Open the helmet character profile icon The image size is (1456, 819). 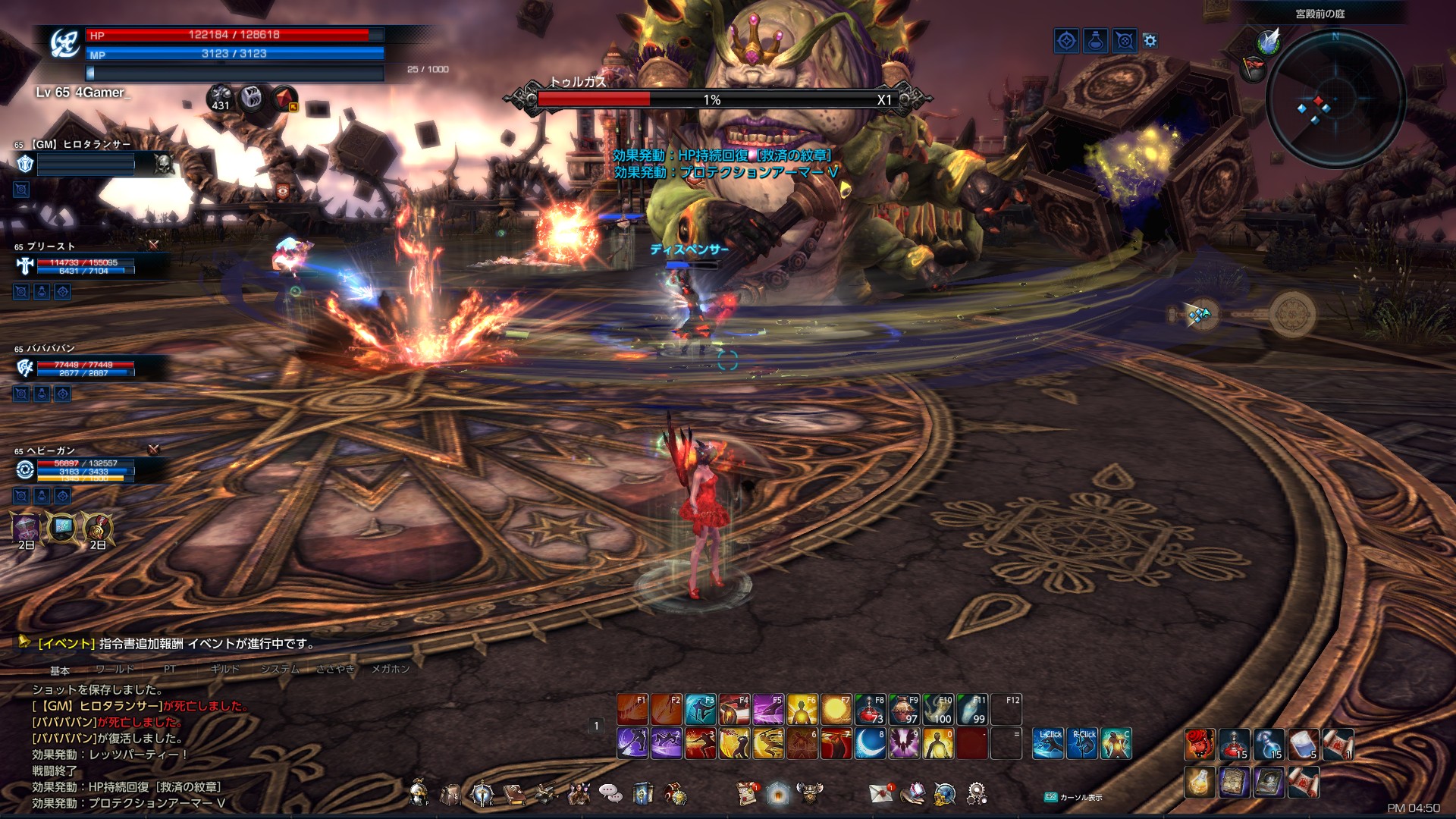point(418,793)
